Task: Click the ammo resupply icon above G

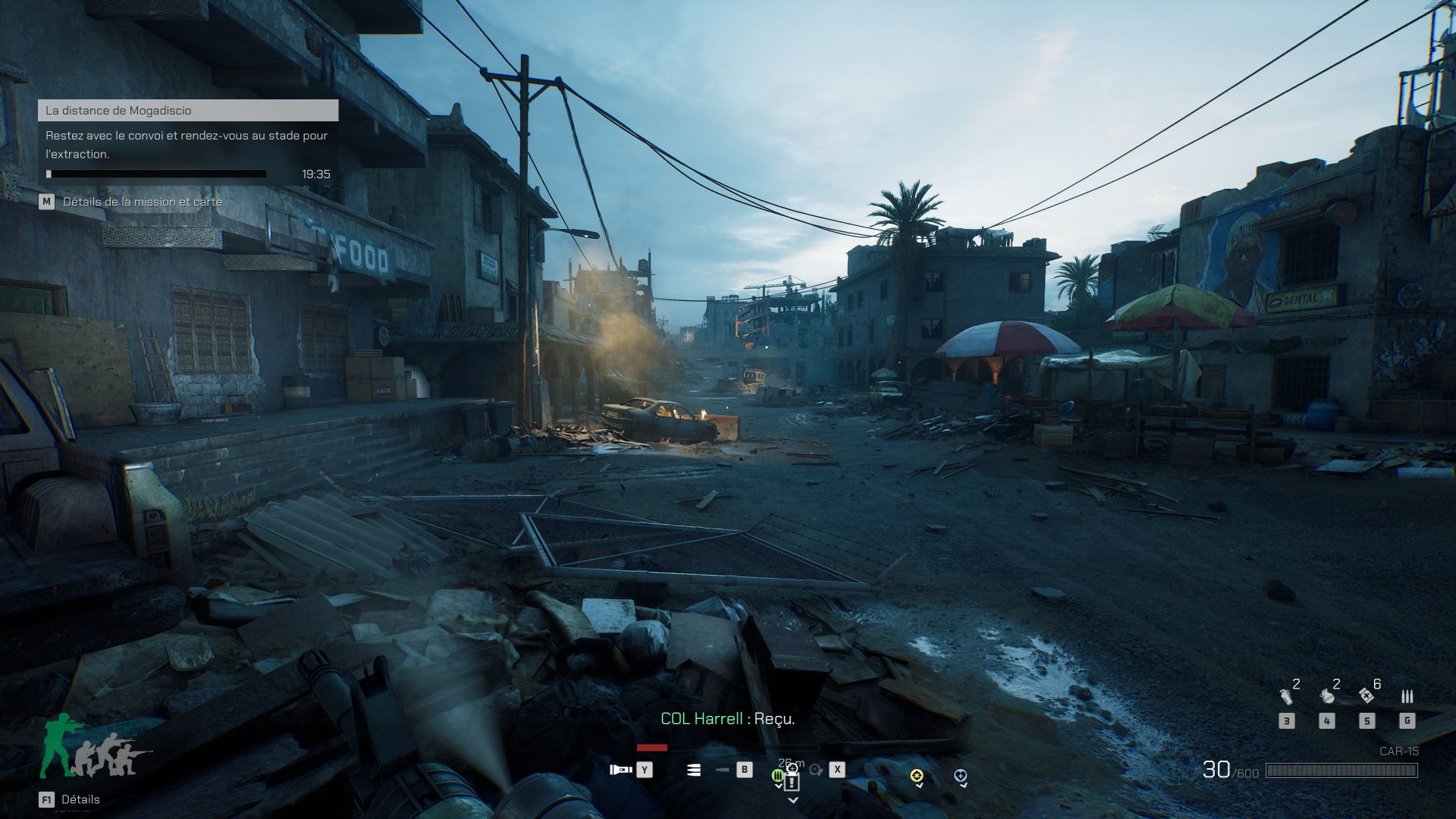Action: click(x=1407, y=696)
